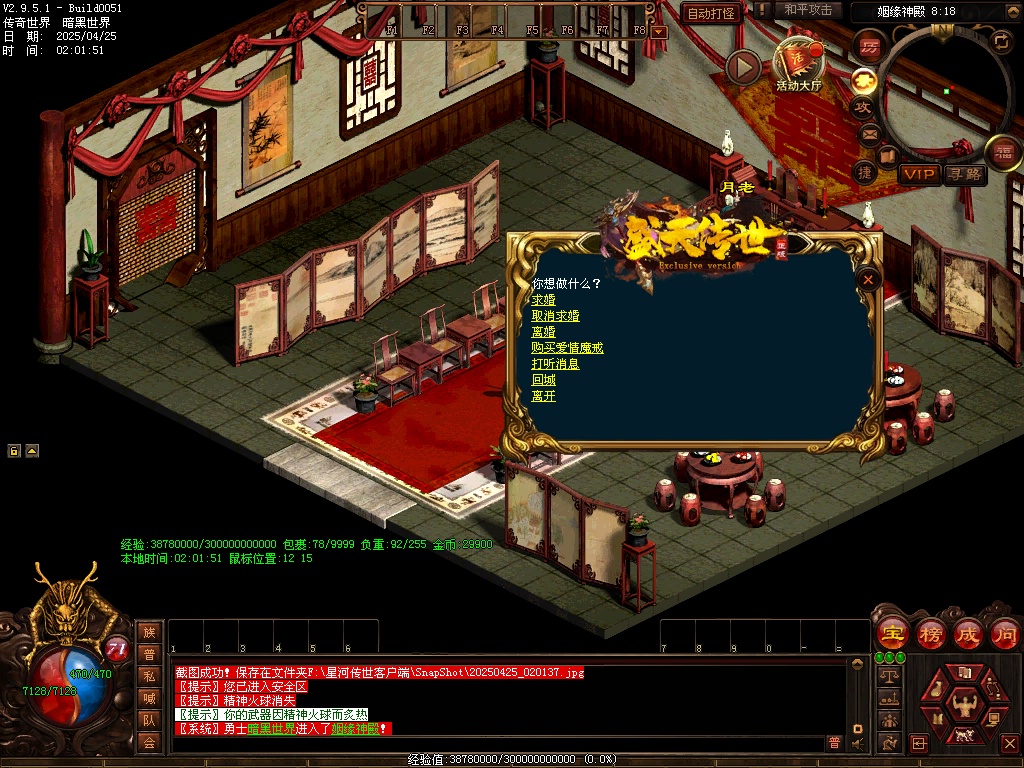This screenshot has width=1024, height=768.
Task: Choose the 离婚 (divorce) option
Action: point(543,332)
